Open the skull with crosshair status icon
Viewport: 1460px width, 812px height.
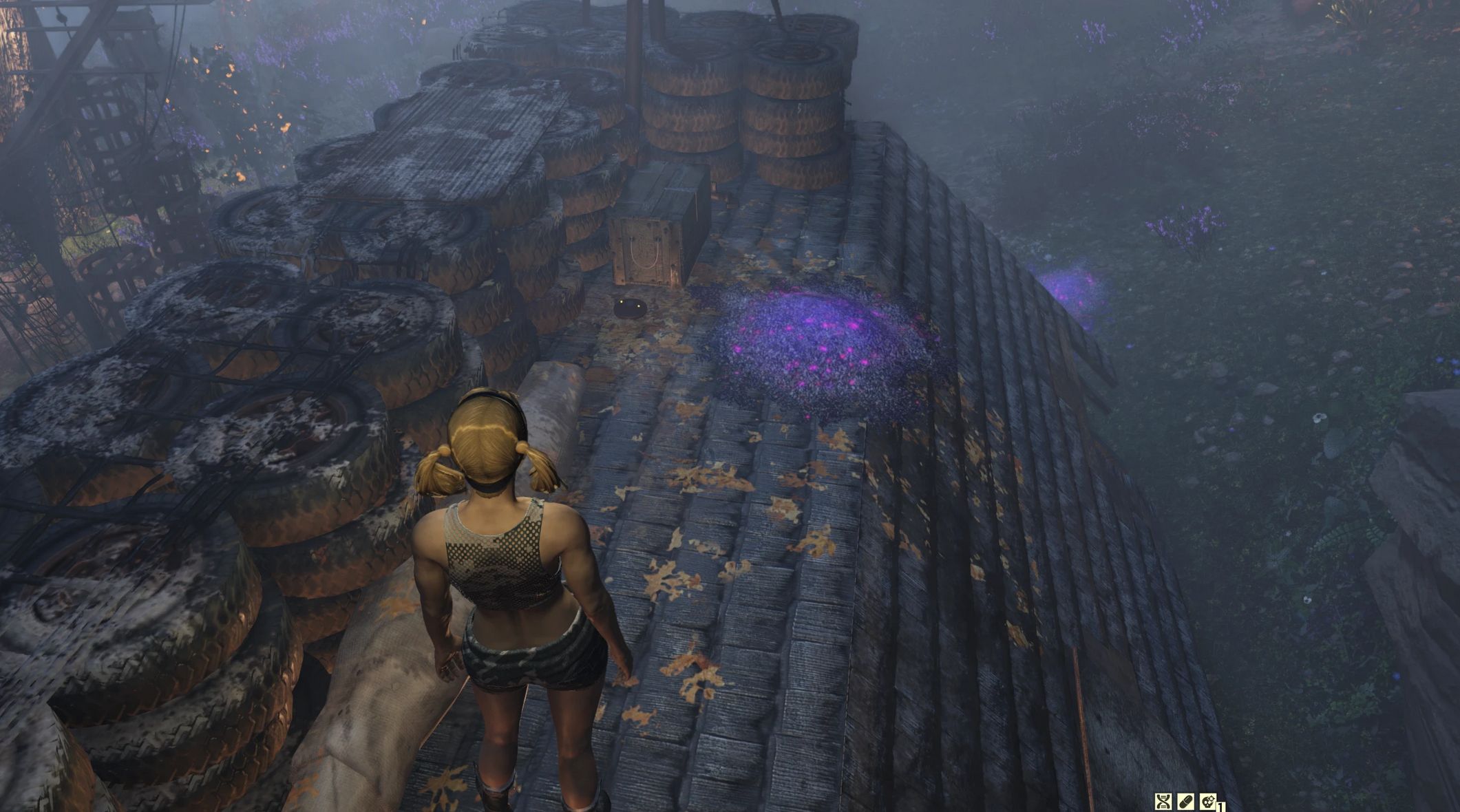tap(1207, 801)
